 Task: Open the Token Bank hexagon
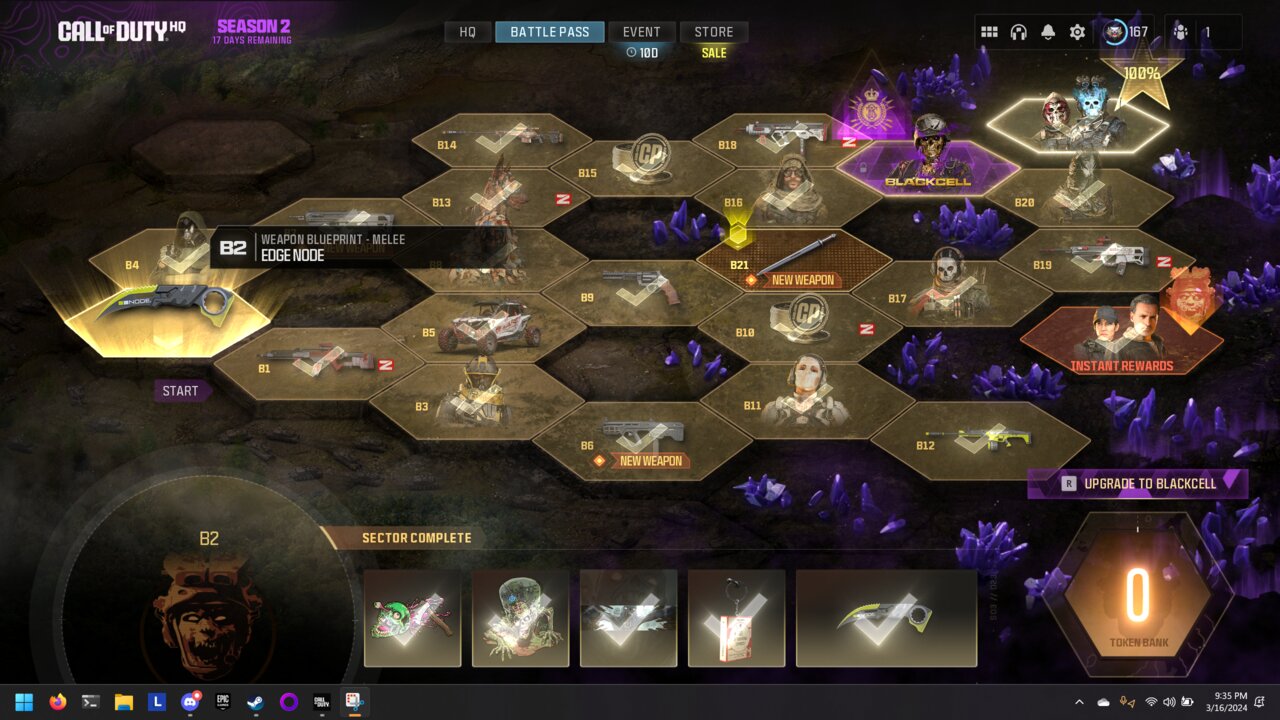click(1137, 597)
